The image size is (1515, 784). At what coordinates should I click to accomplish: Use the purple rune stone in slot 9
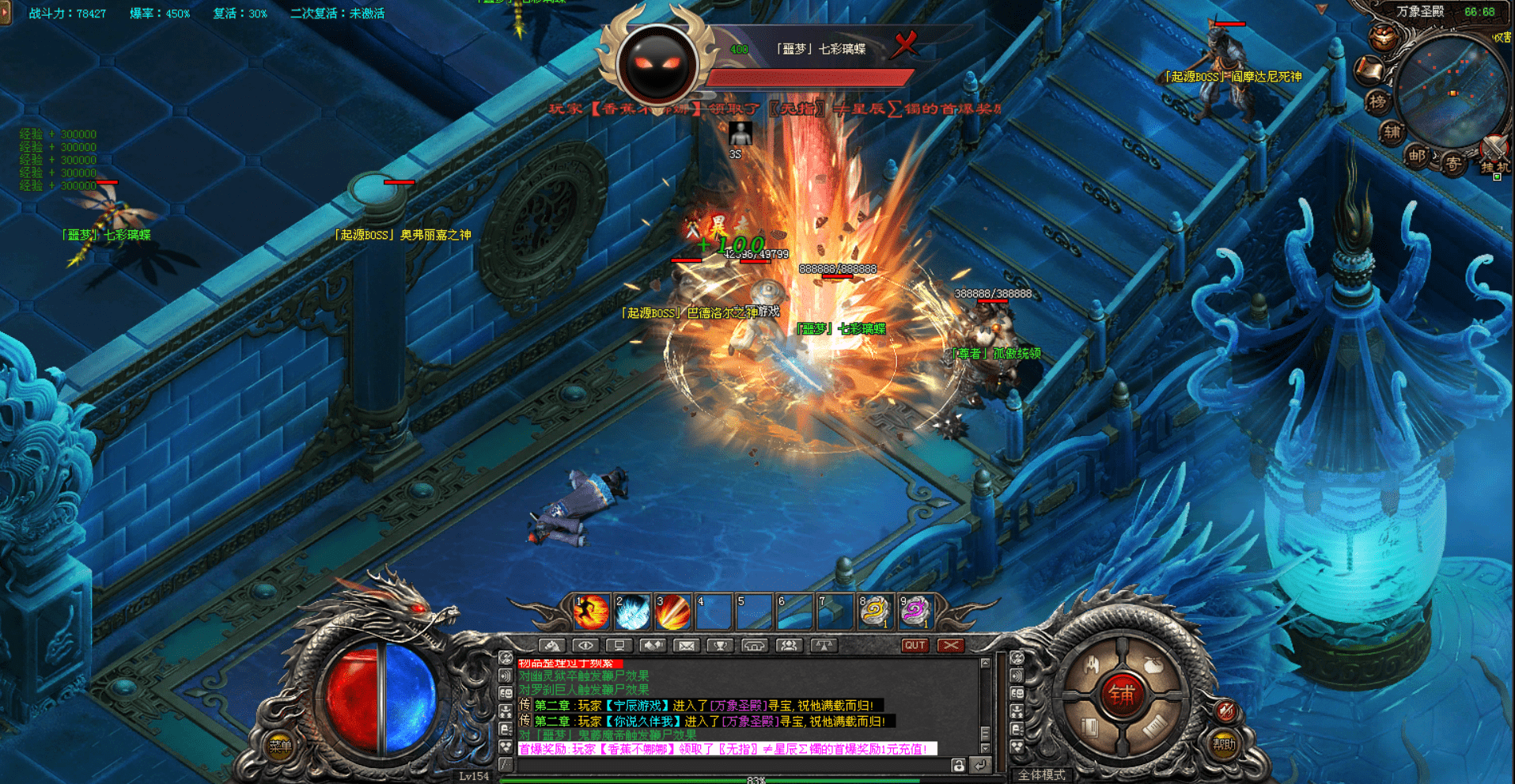point(915,613)
